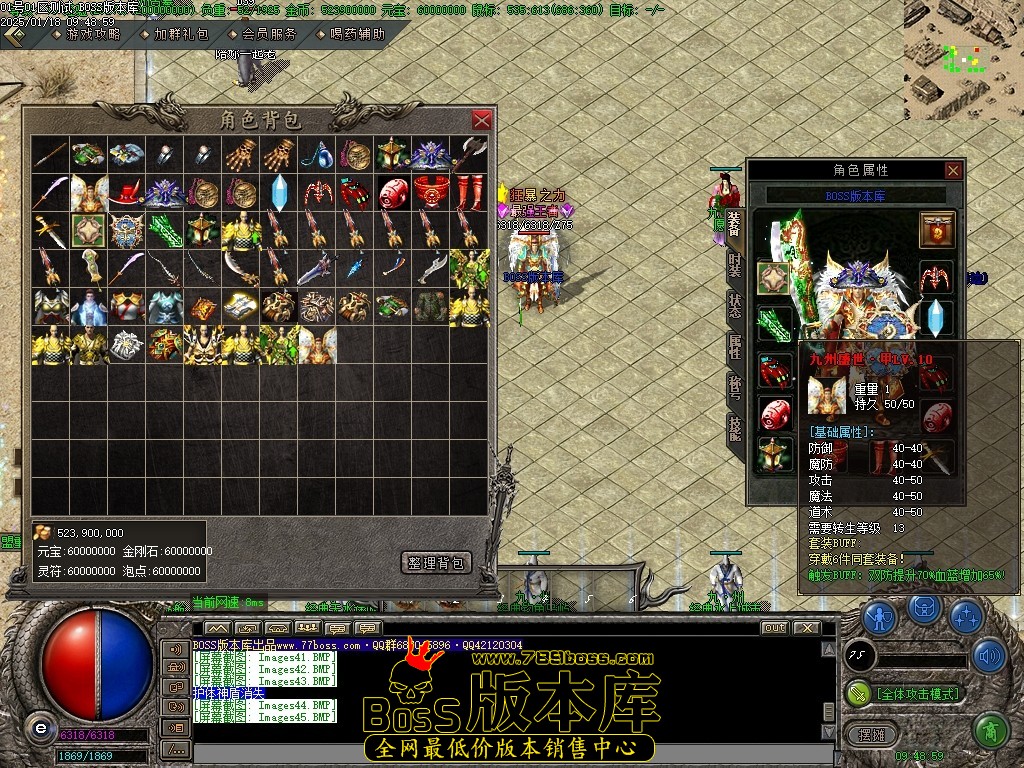Select the red boots in the backpack
This screenshot has width=1024, height=768.
[x=469, y=190]
